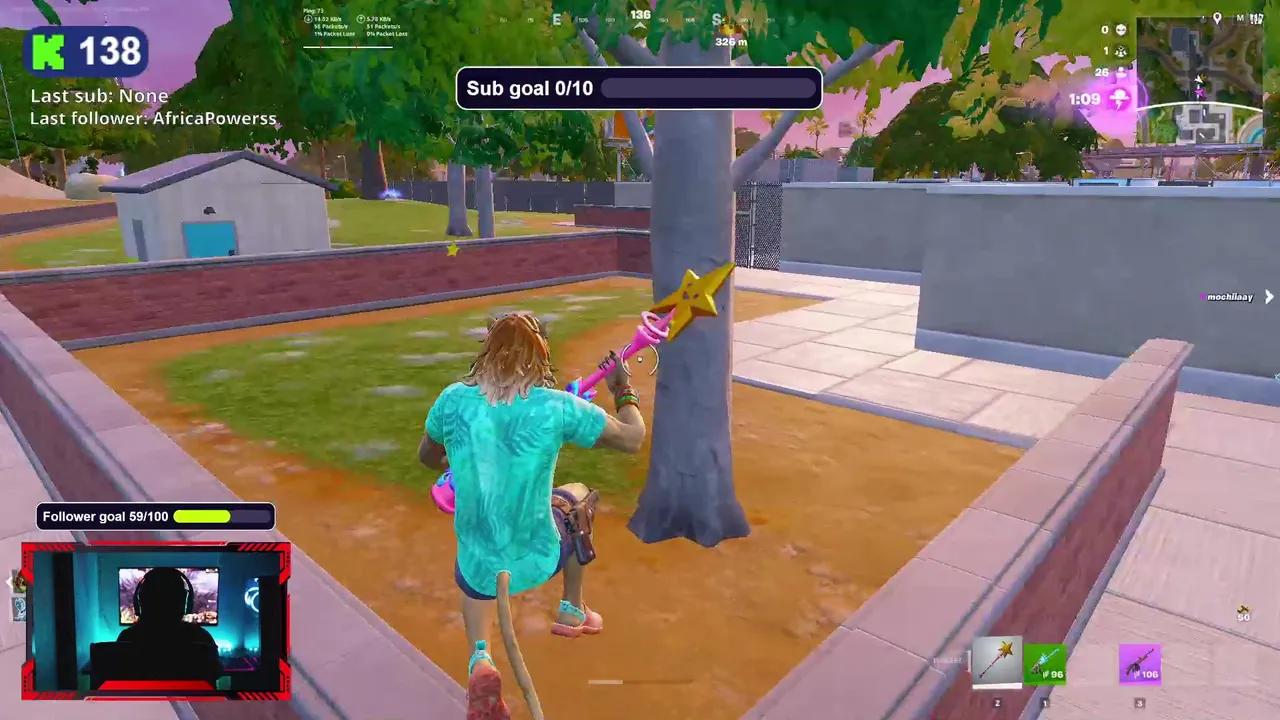Click the assists icon showing 1
The image size is (1280, 720).
tap(1122, 50)
